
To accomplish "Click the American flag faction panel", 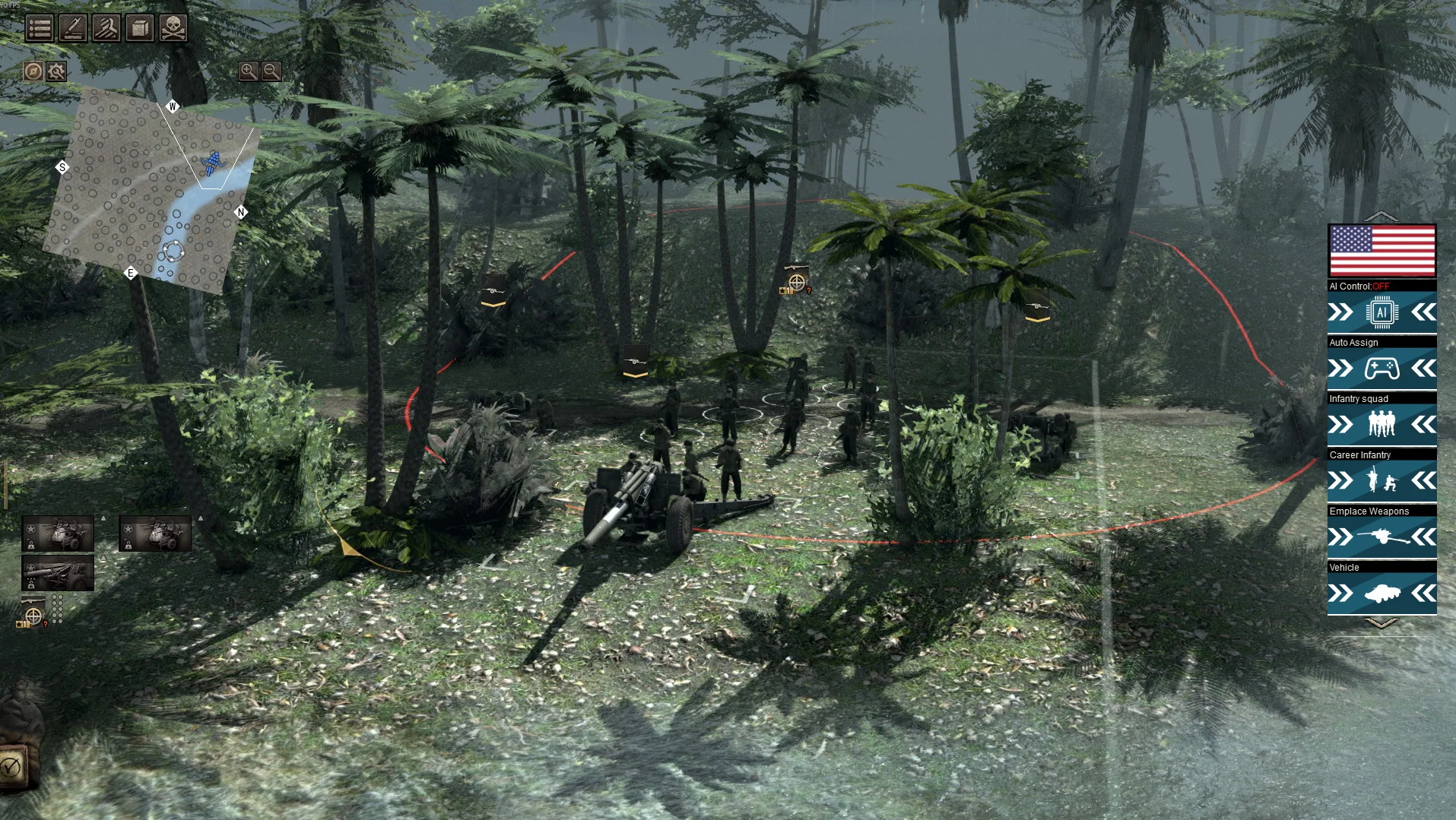I will pyautogui.click(x=1381, y=251).
